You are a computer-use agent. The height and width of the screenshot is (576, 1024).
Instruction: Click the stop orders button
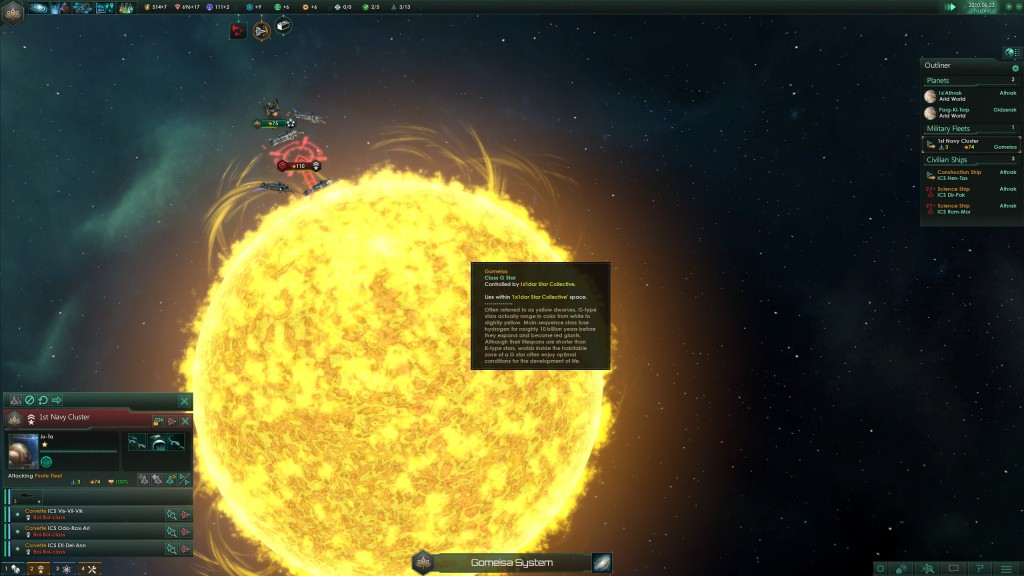click(30, 401)
